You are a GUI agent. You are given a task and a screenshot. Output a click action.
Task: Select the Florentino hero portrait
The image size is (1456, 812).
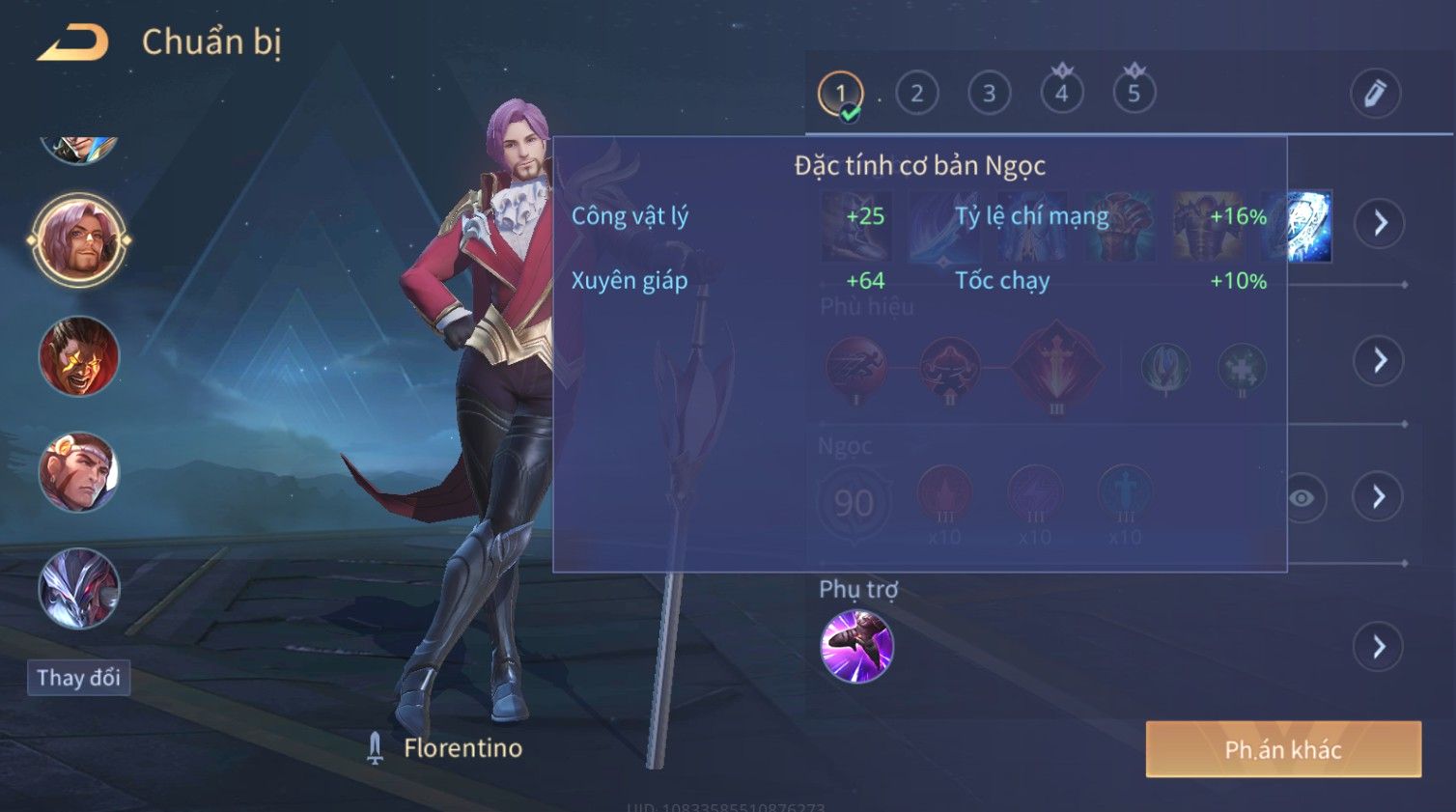click(x=79, y=240)
